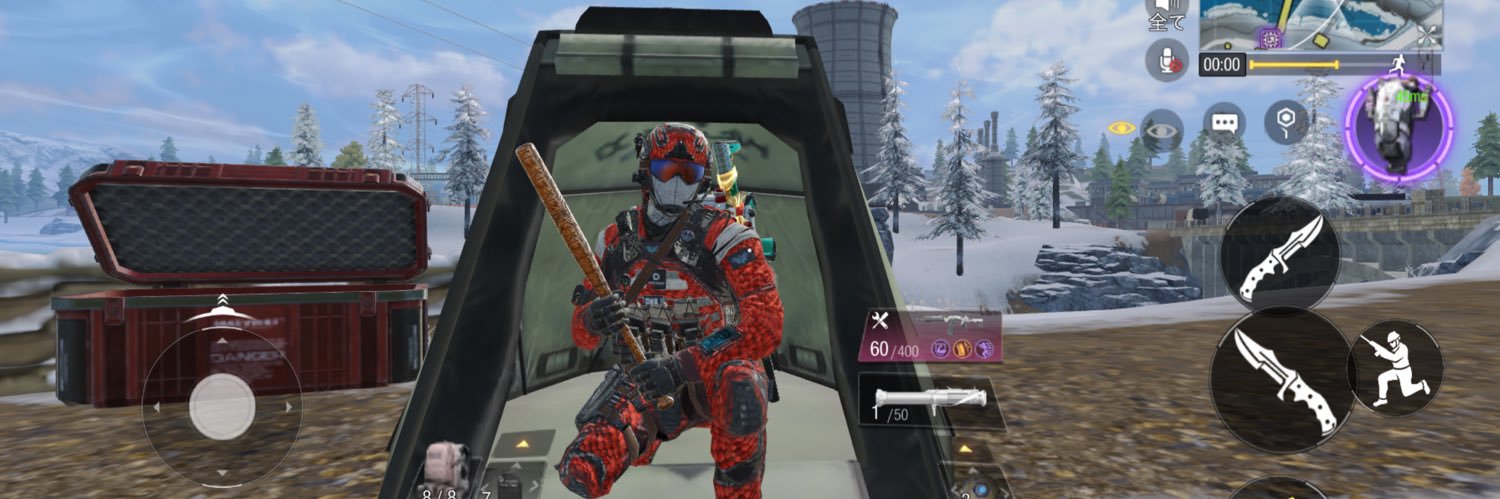
Task: Open the quick chat speech bubble
Action: [1223, 123]
